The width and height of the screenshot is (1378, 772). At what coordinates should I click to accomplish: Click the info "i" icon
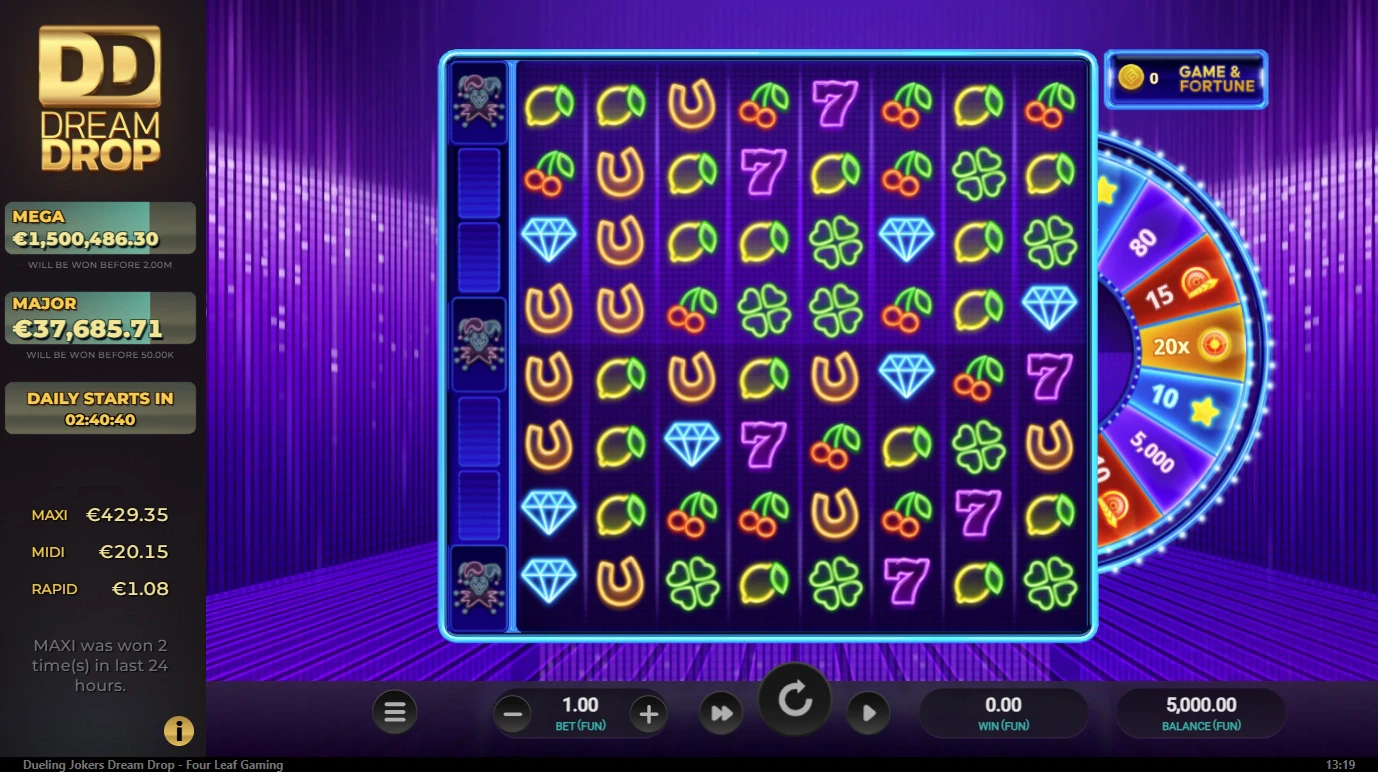[x=178, y=731]
